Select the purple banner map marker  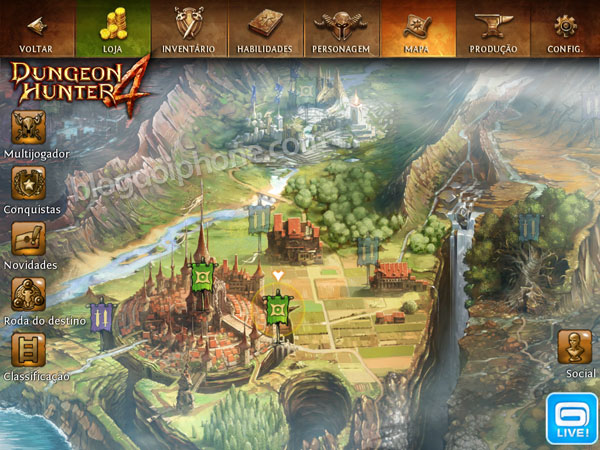click(x=102, y=317)
